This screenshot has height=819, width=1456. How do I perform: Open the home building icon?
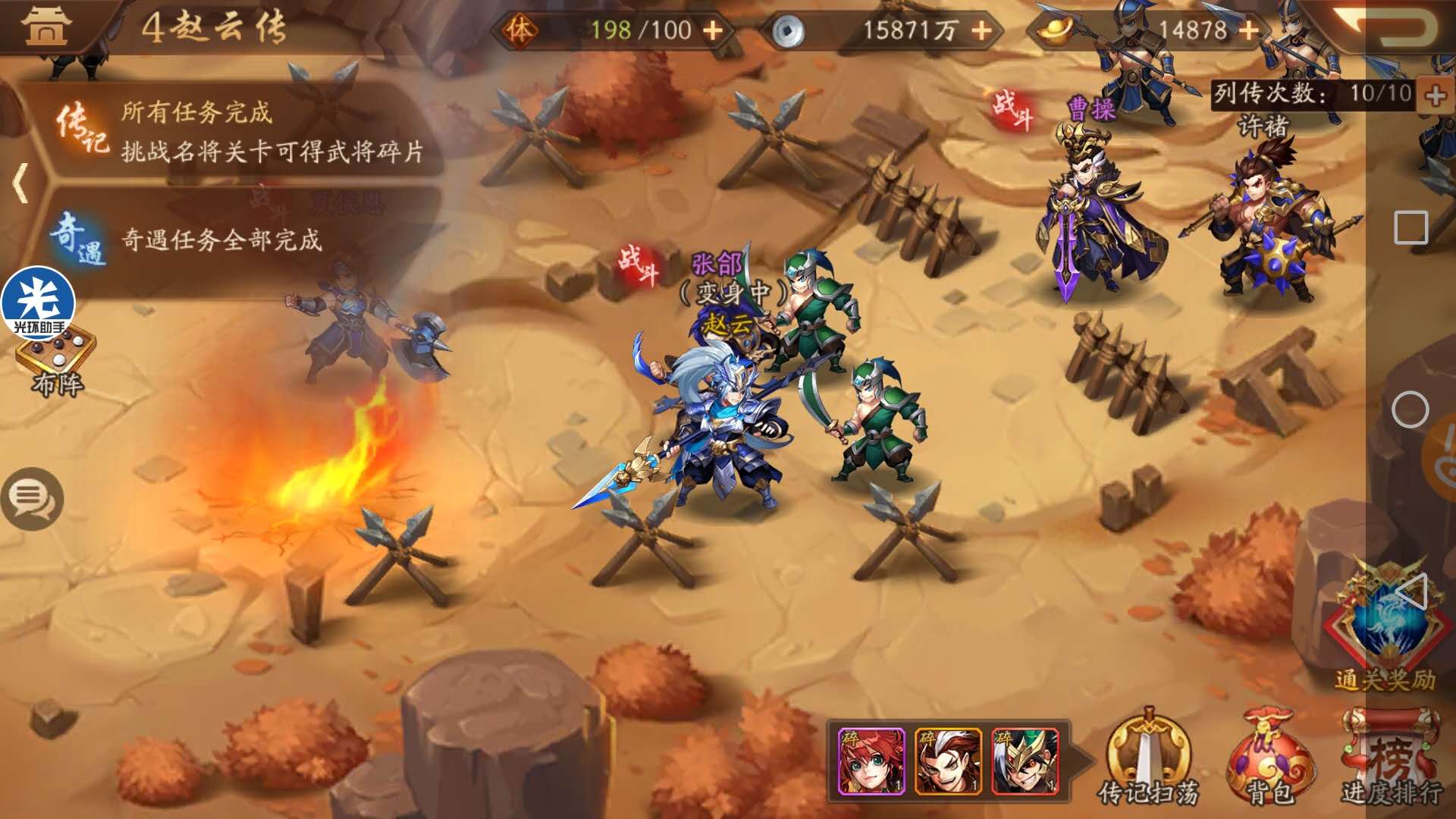47,27
